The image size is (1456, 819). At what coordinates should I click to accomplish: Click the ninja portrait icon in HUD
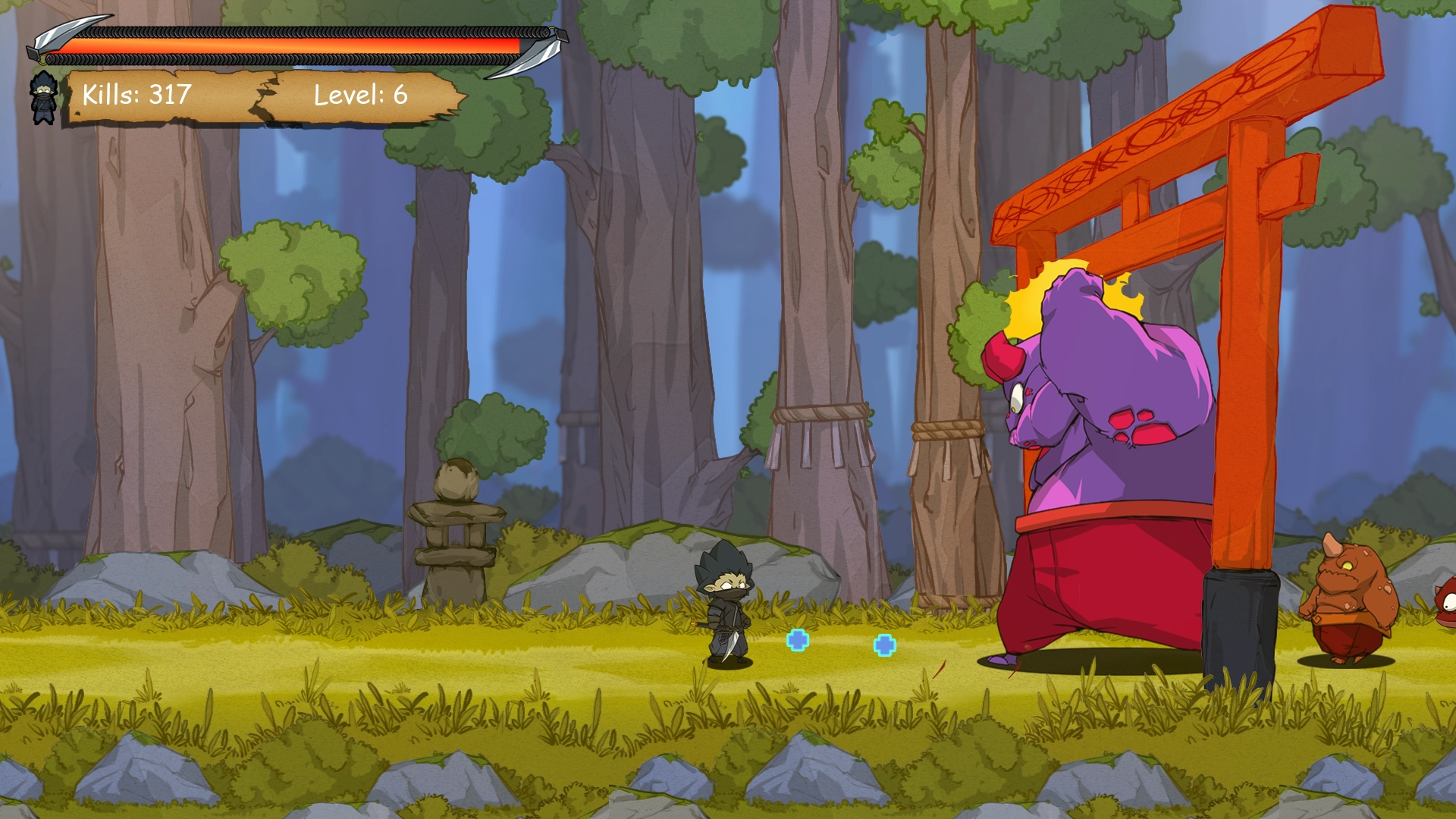[43, 99]
